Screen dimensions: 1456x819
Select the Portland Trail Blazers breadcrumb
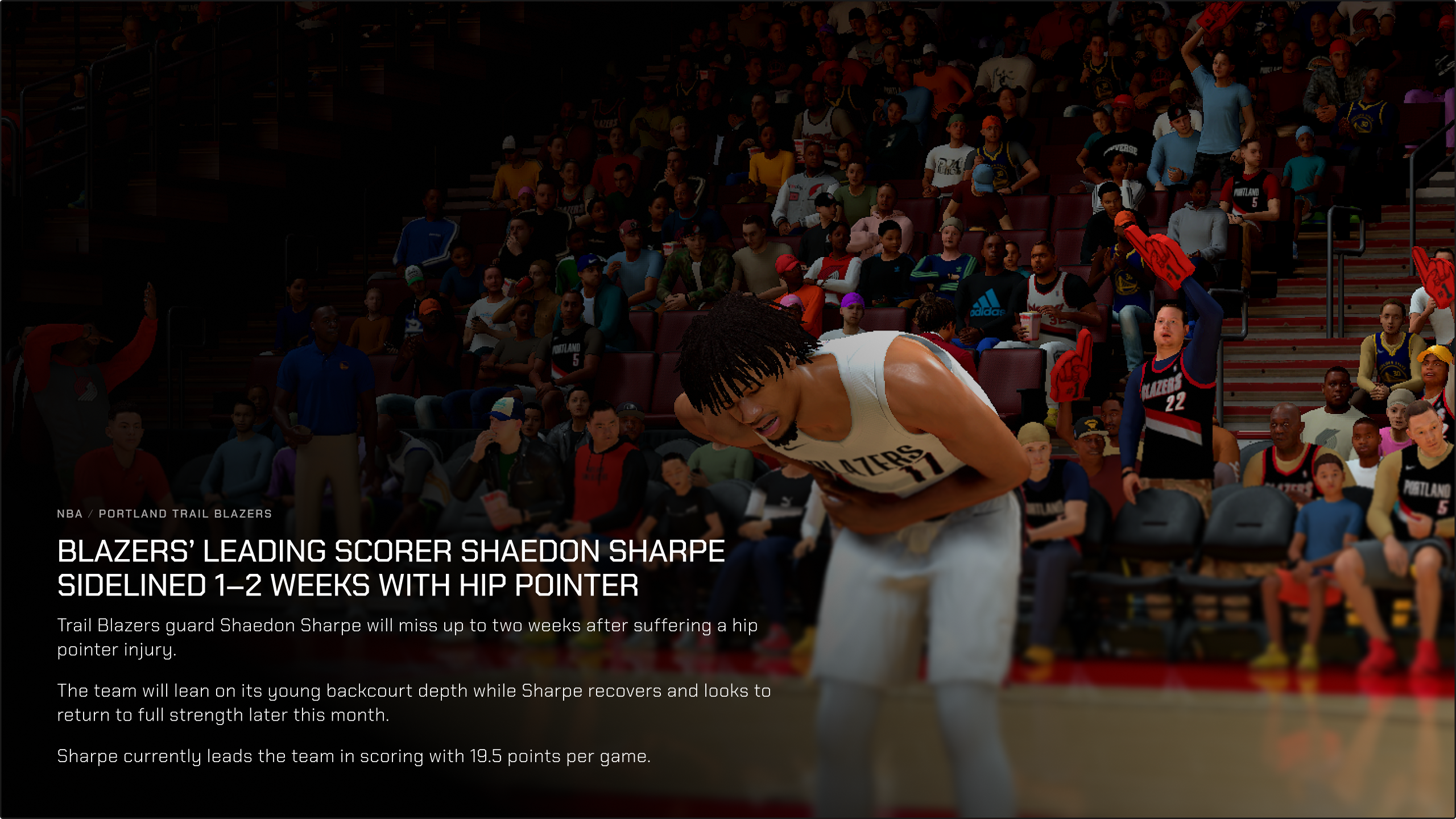click(185, 514)
